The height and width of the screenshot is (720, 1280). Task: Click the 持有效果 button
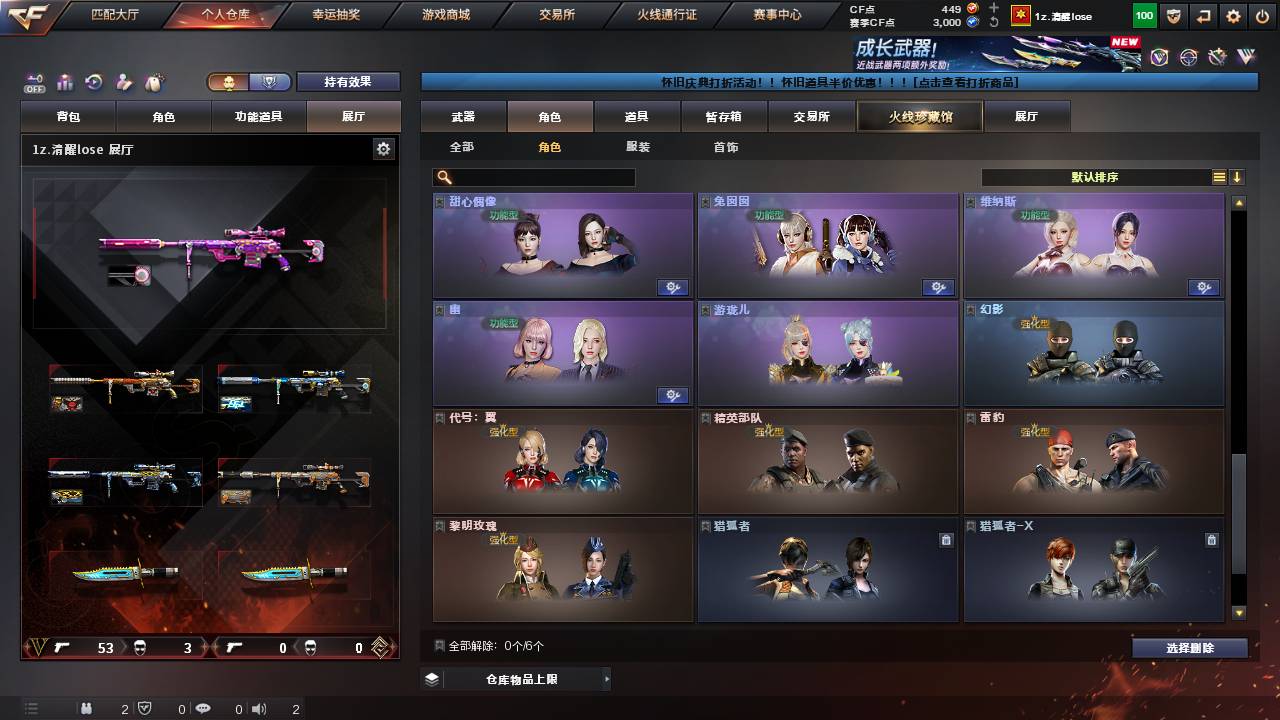click(x=348, y=81)
